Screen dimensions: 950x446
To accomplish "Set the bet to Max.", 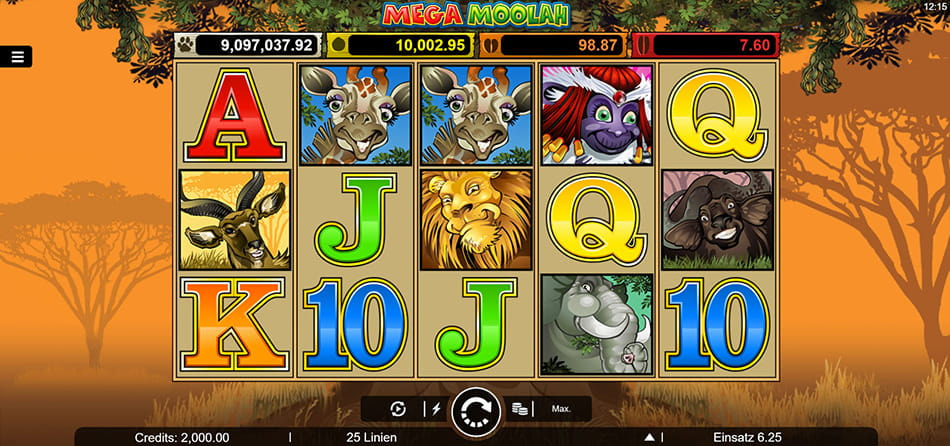I will click(x=561, y=409).
